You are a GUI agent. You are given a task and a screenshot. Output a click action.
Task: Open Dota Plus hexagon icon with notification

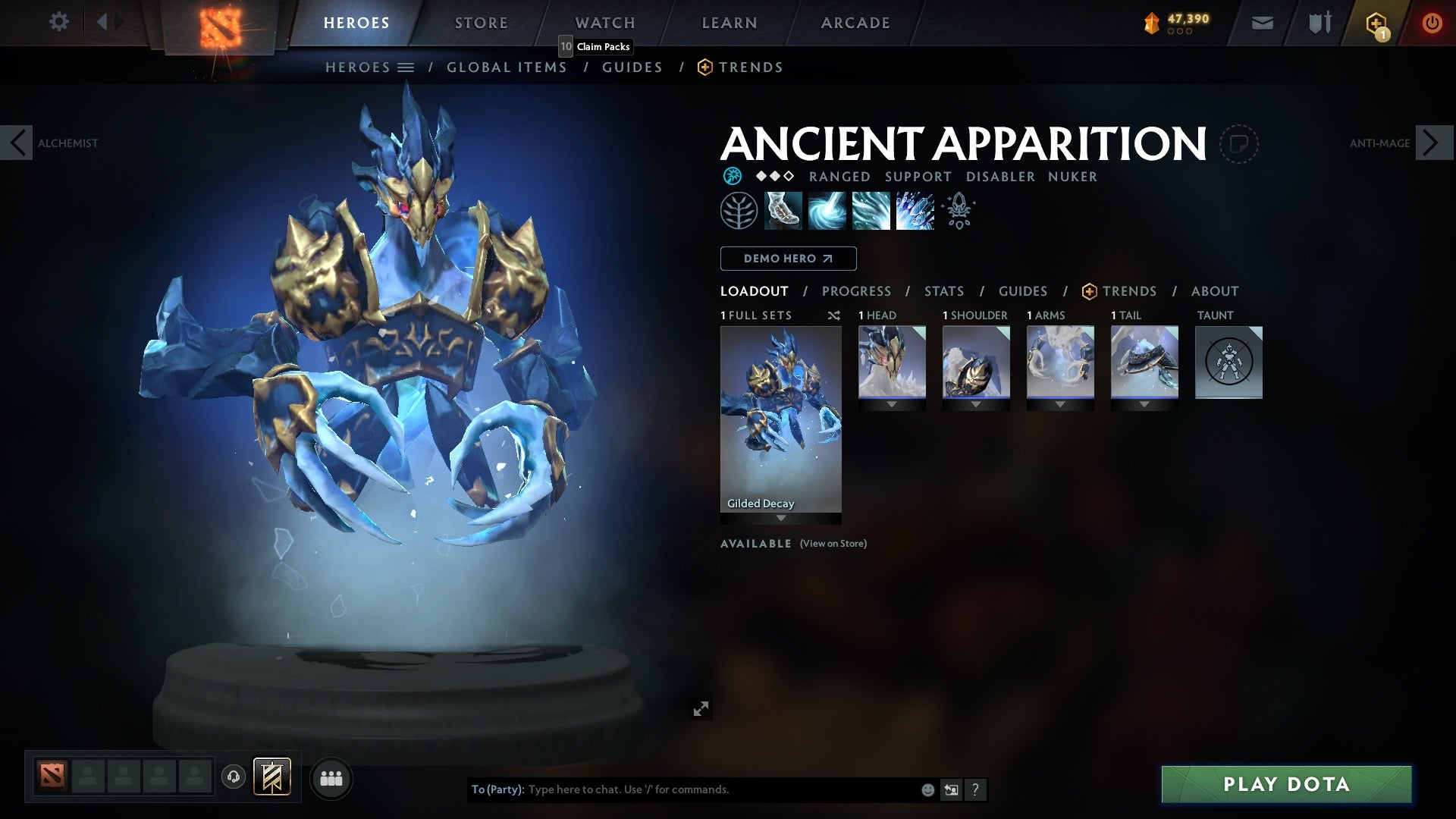click(x=1376, y=22)
